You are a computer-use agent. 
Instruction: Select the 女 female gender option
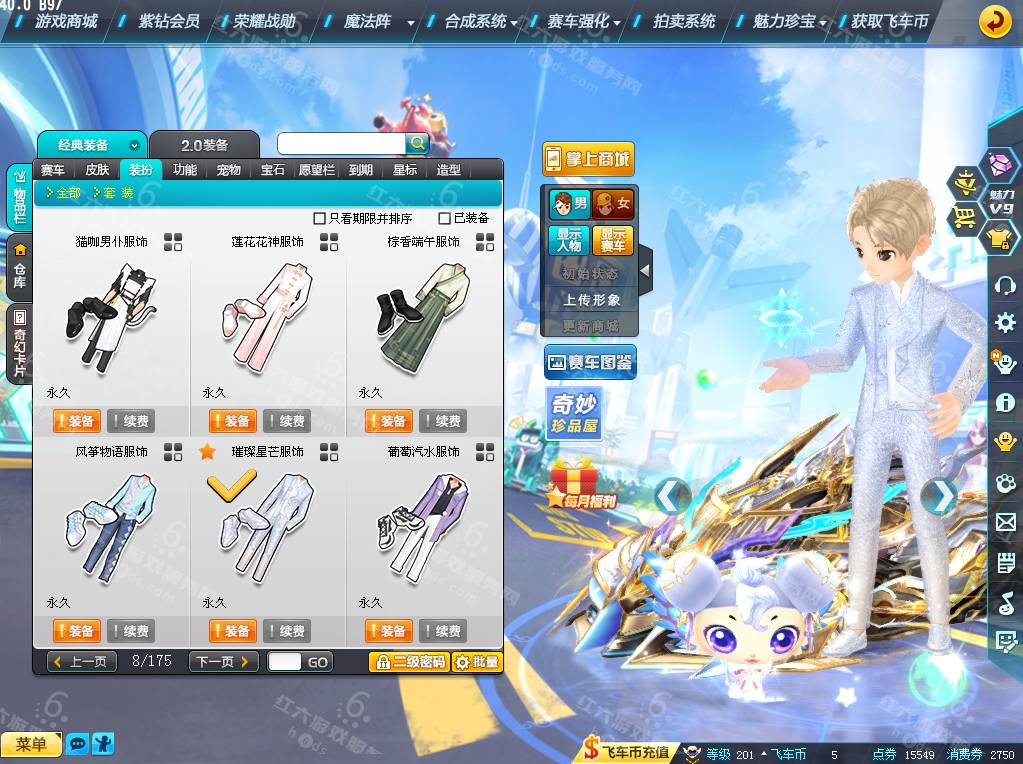[x=613, y=204]
